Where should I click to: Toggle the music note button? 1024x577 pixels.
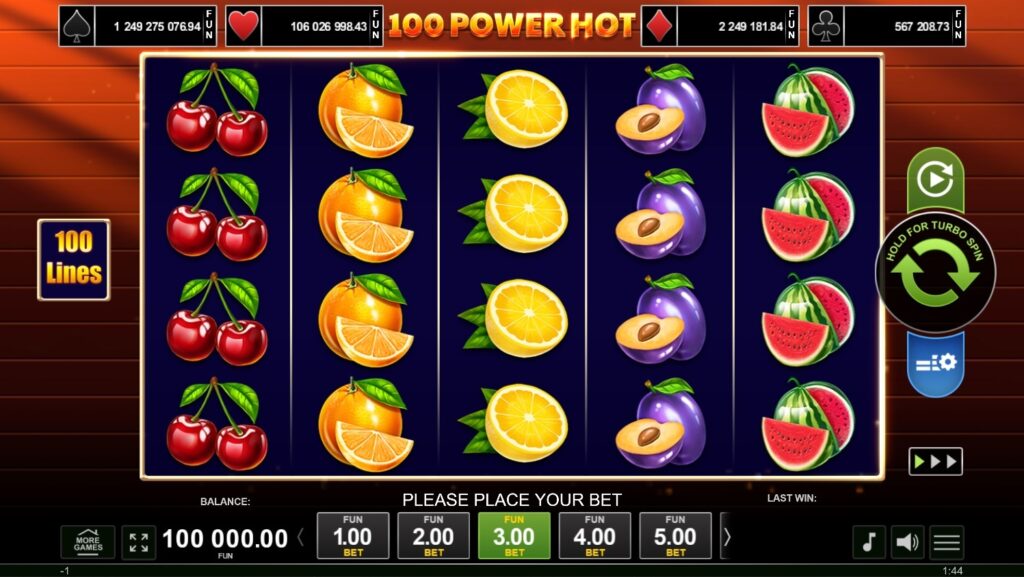868,542
